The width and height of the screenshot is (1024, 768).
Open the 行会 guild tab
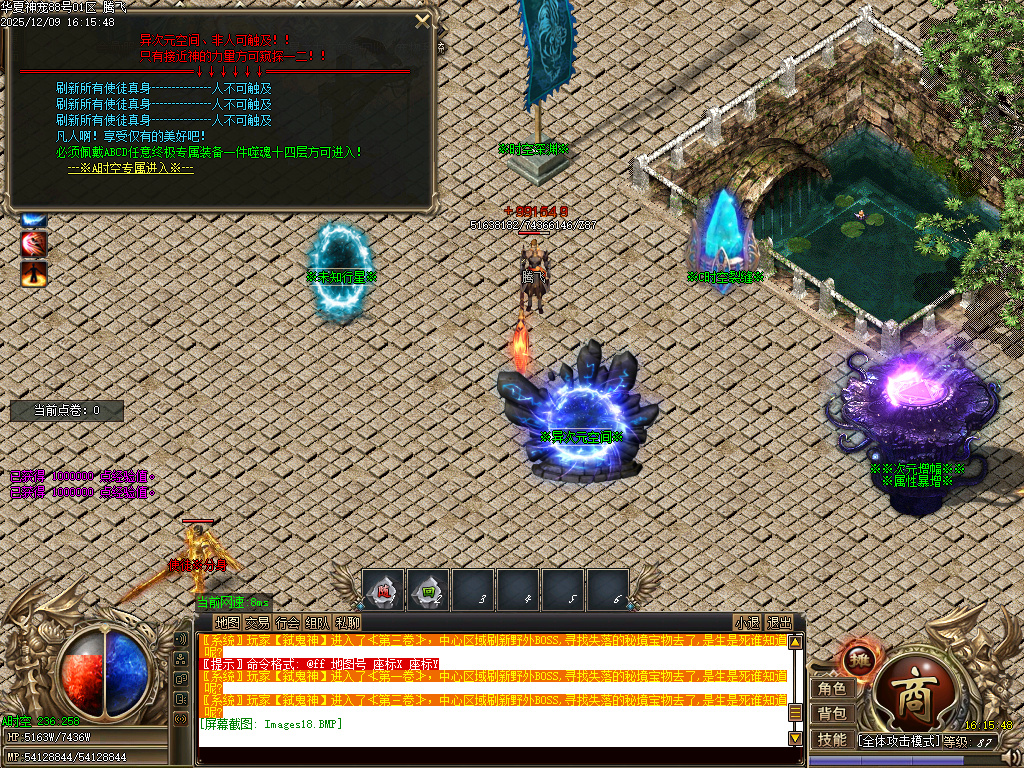(287, 622)
